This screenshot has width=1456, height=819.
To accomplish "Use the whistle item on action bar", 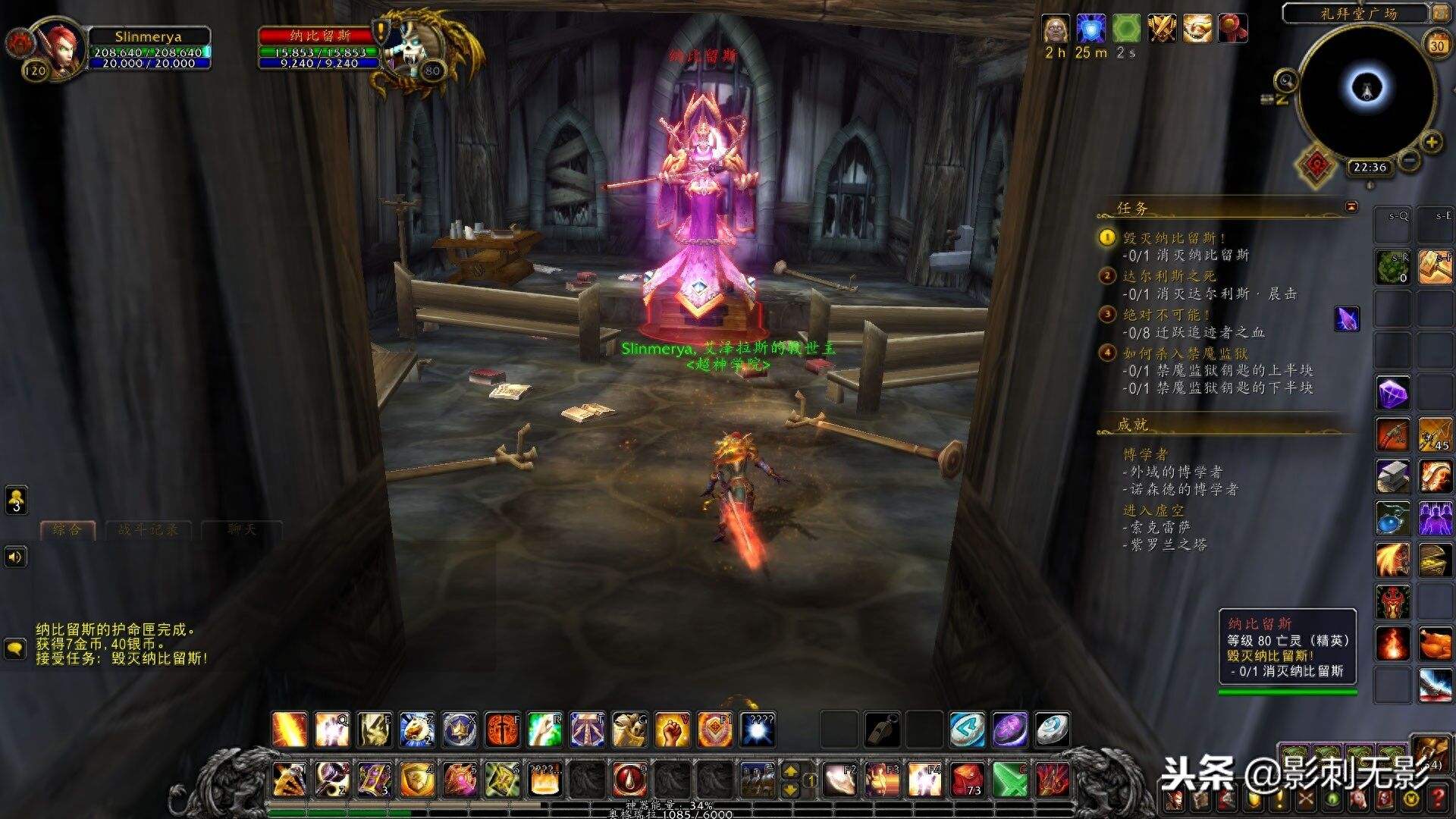I will (882, 730).
